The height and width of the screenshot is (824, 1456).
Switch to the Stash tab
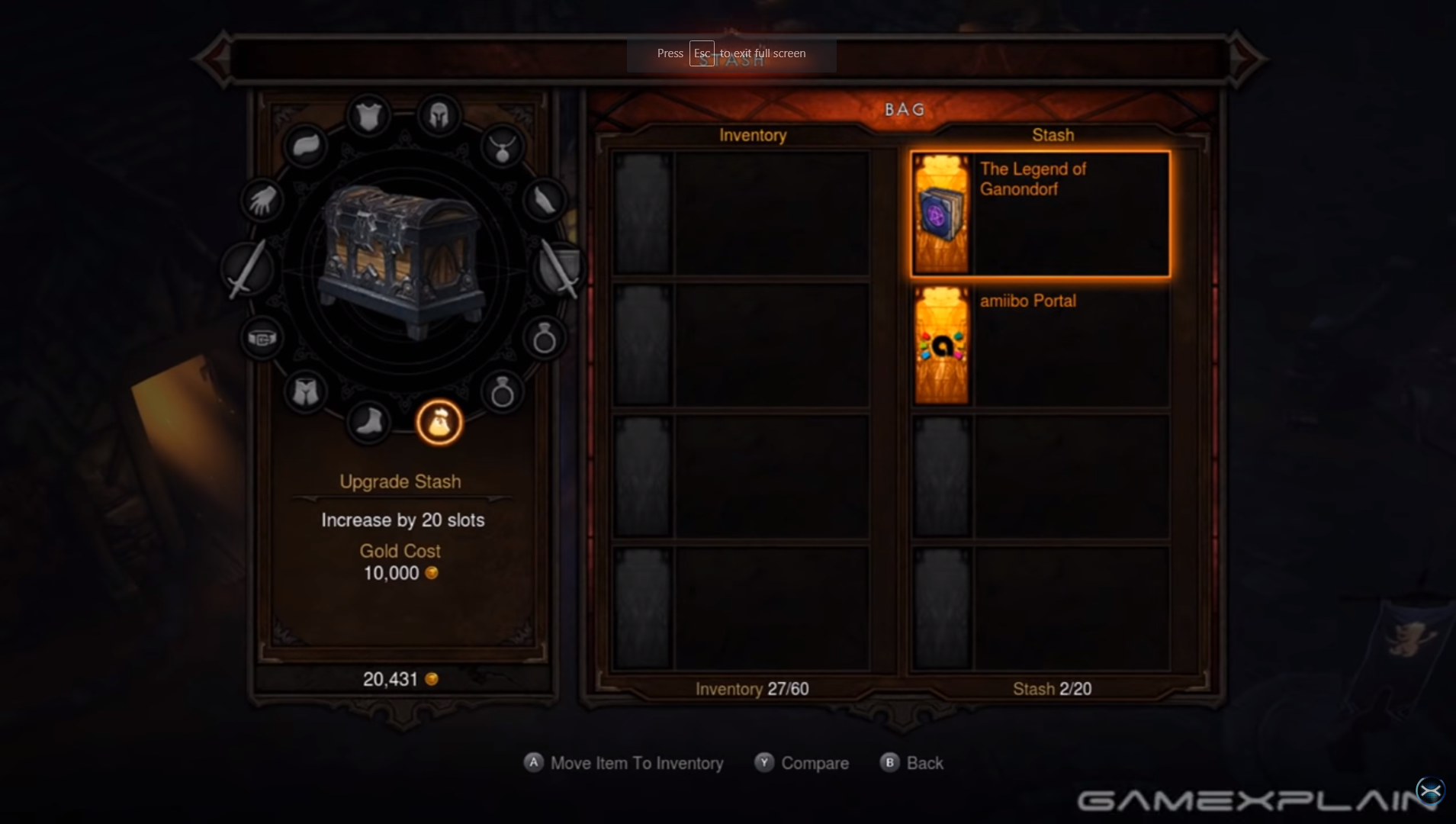pos(1053,135)
